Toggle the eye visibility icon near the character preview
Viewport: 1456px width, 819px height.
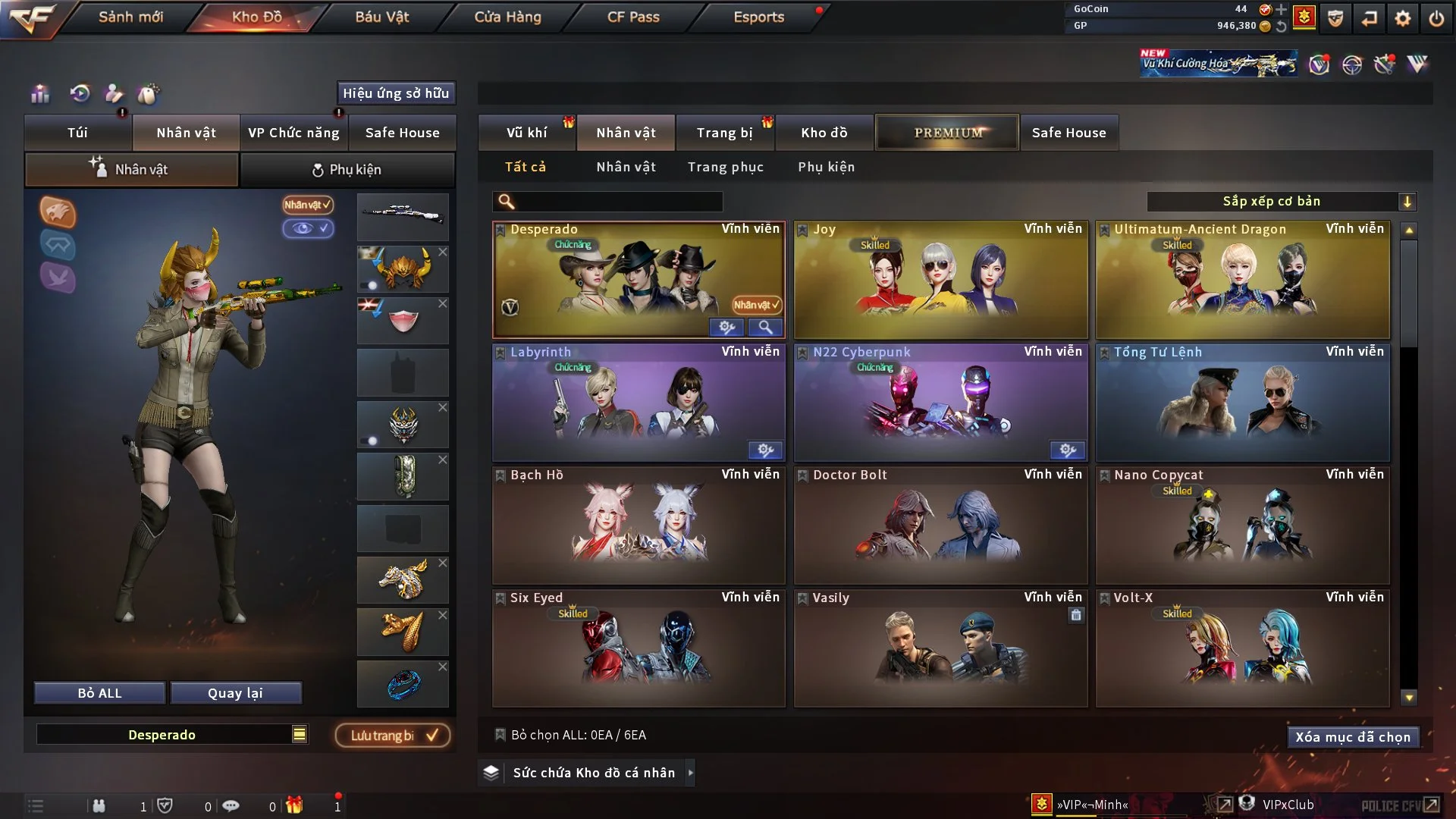coord(309,229)
